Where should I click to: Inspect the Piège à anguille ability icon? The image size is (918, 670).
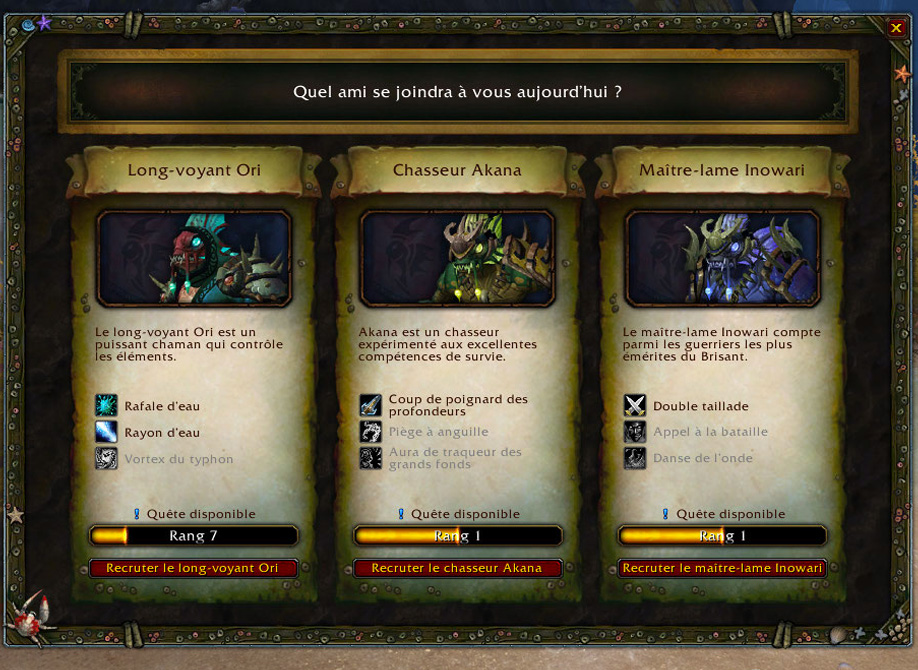(371, 432)
